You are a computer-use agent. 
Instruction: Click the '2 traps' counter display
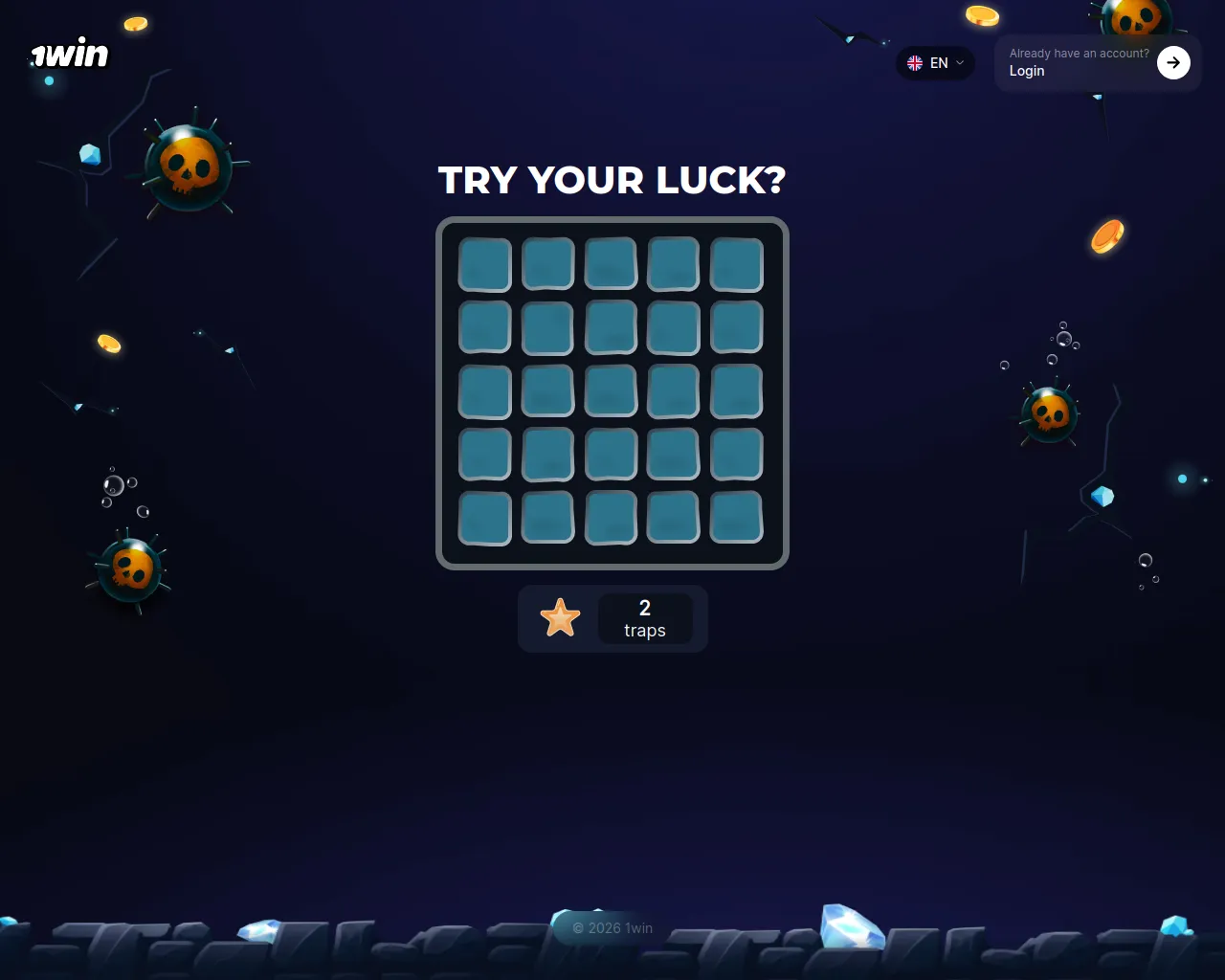click(x=644, y=618)
